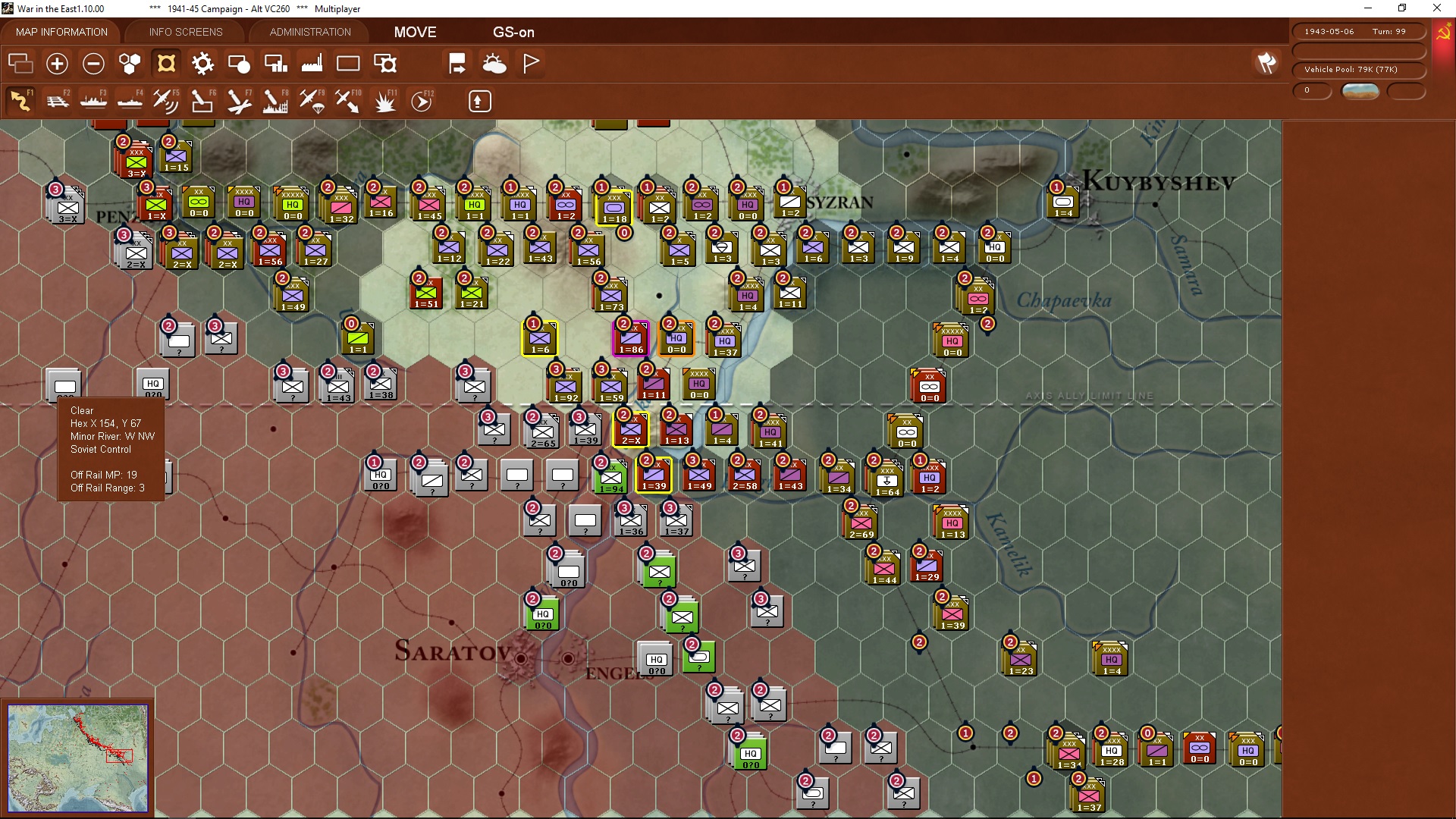This screenshot has height=819, width=1456.
Task: Select F11 bombing mission mode
Action: coord(385,101)
